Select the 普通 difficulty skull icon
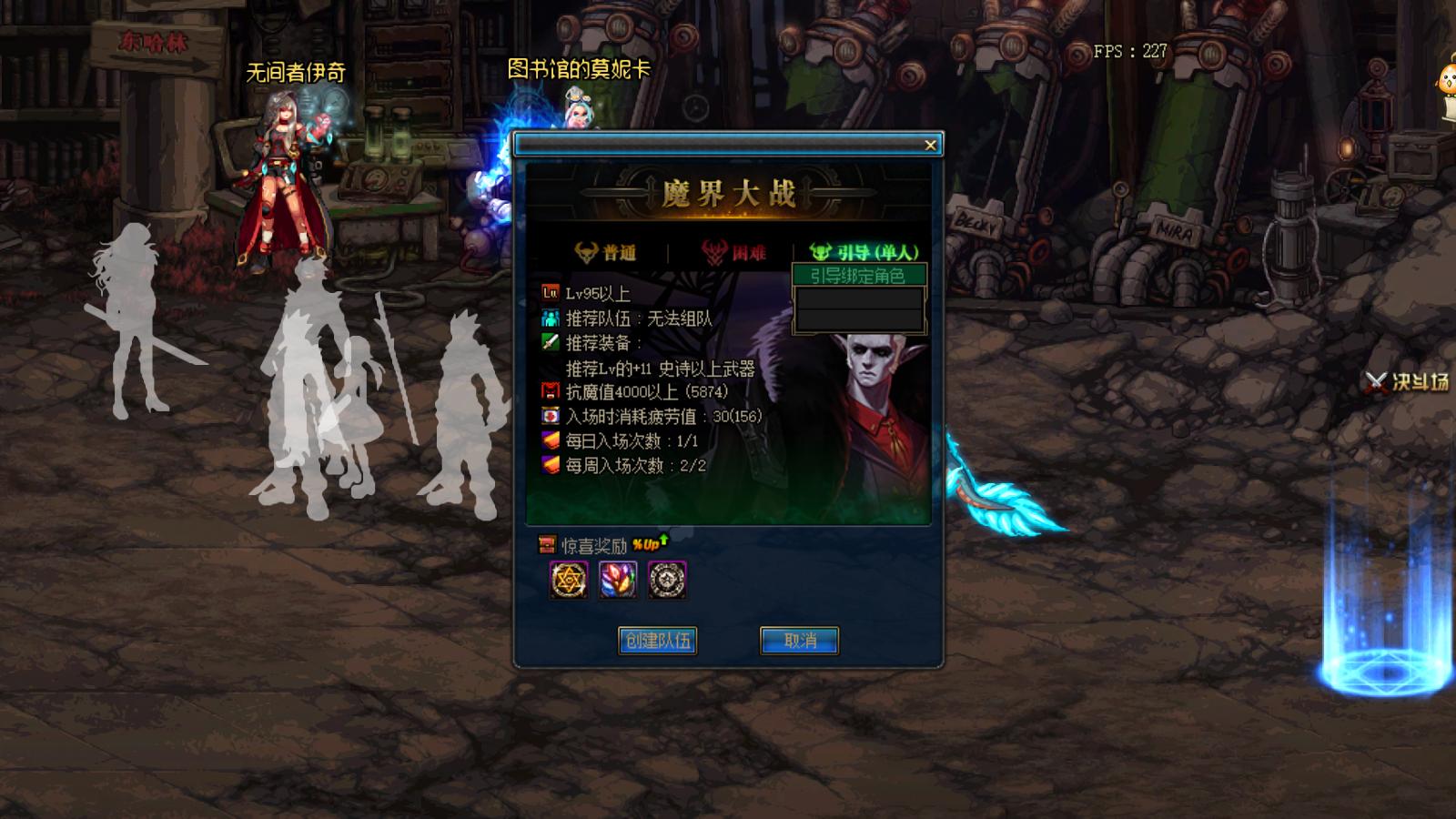 click(586, 250)
